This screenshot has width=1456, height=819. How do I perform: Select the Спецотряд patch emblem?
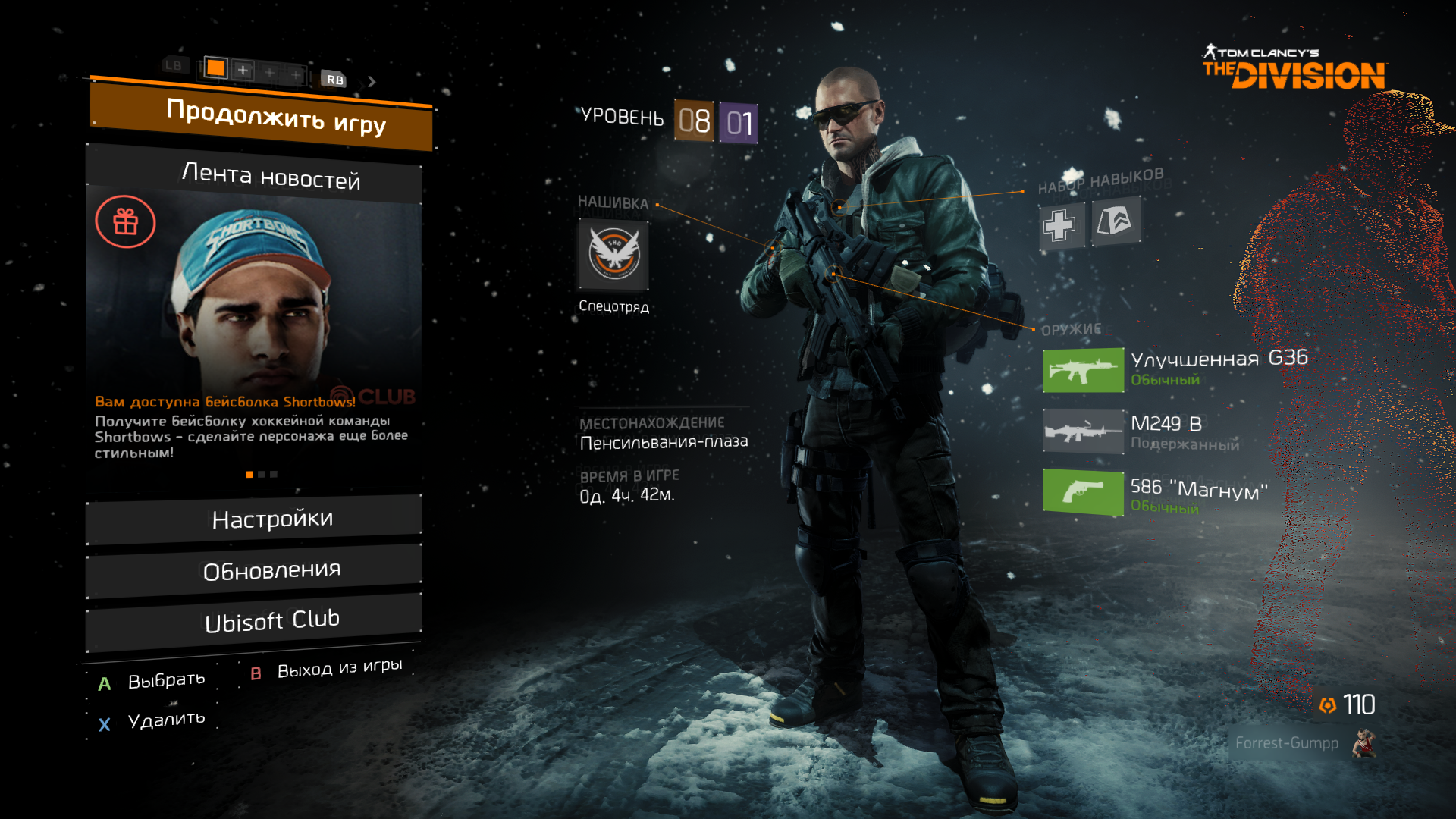pyautogui.click(x=613, y=254)
